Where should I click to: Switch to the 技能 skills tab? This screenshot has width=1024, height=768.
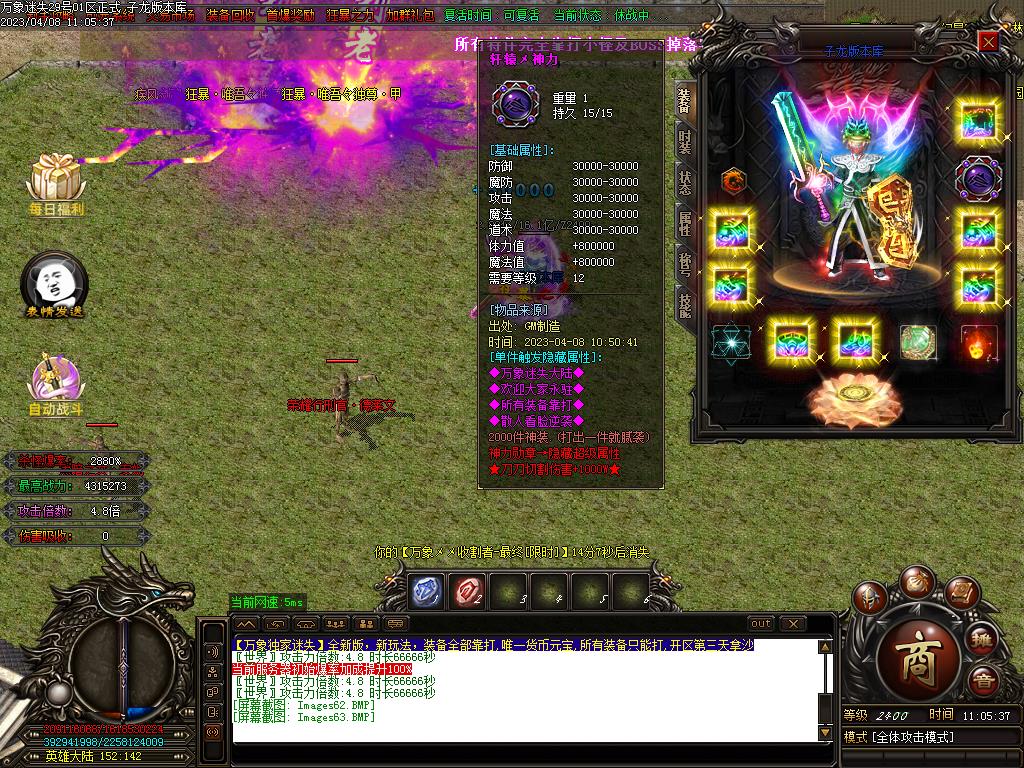click(x=685, y=303)
